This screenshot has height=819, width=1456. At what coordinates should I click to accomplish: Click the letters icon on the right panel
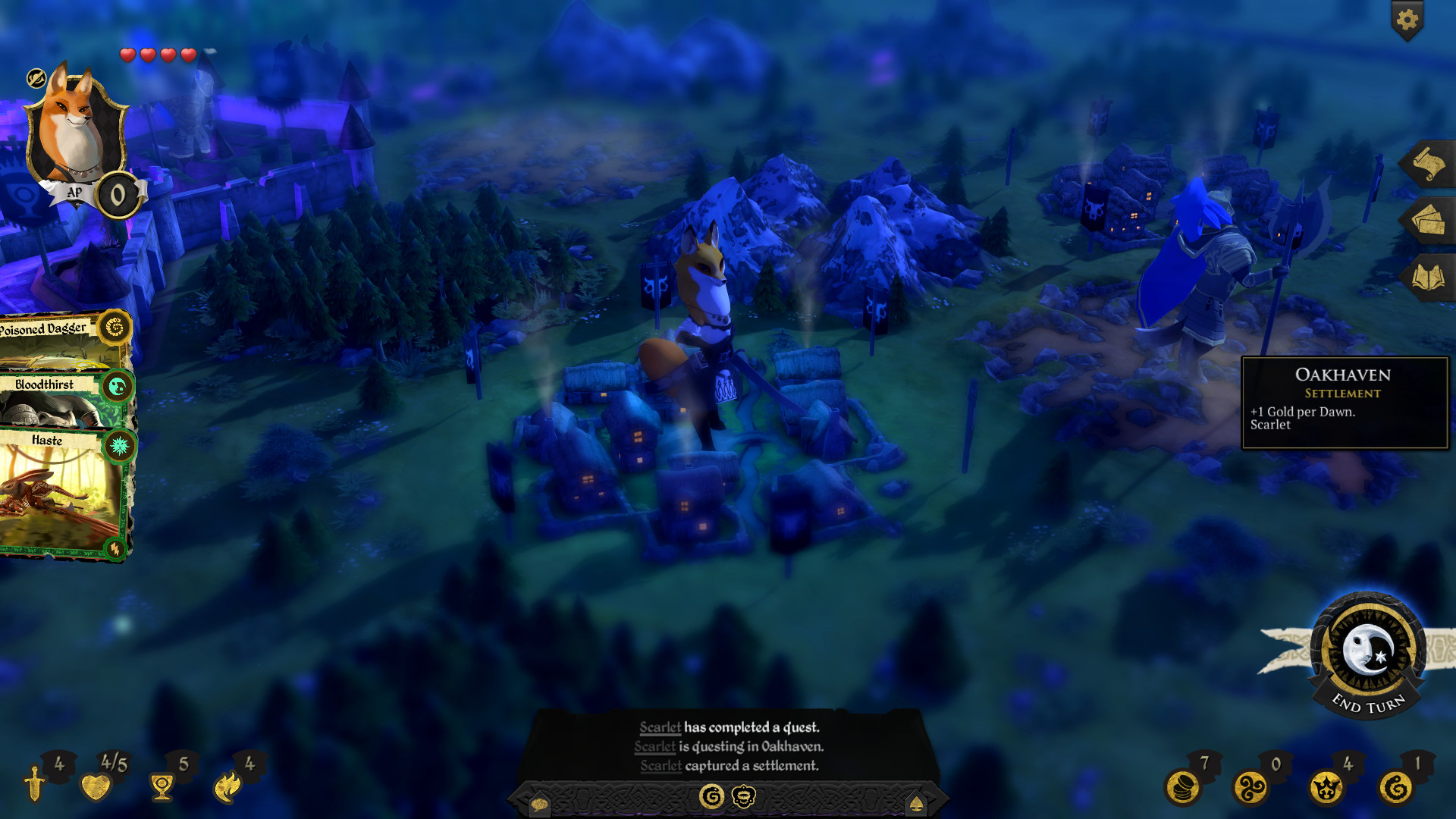pyautogui.click(x=1429, y=219)
